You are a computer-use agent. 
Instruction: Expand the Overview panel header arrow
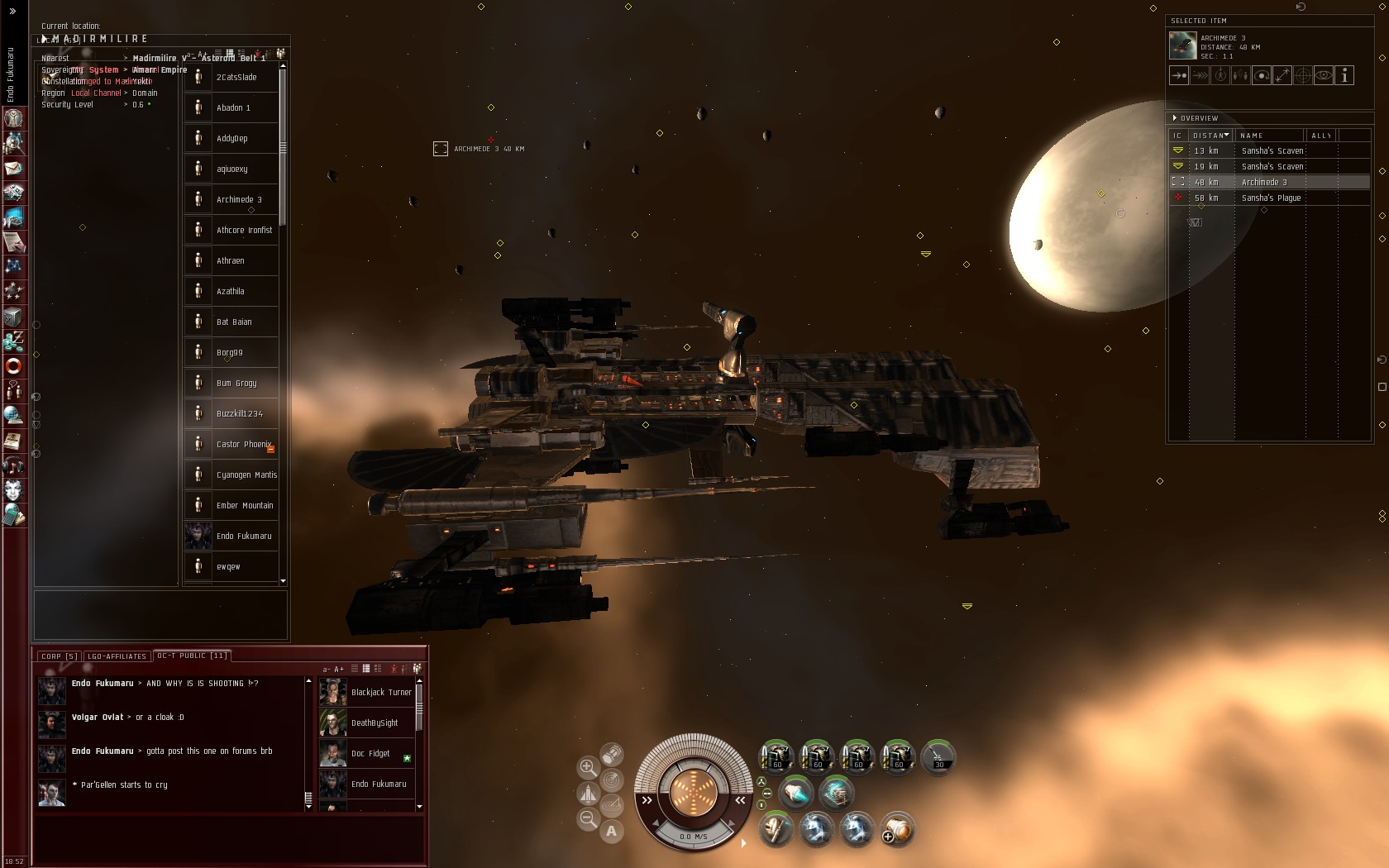click(1175, 118)
